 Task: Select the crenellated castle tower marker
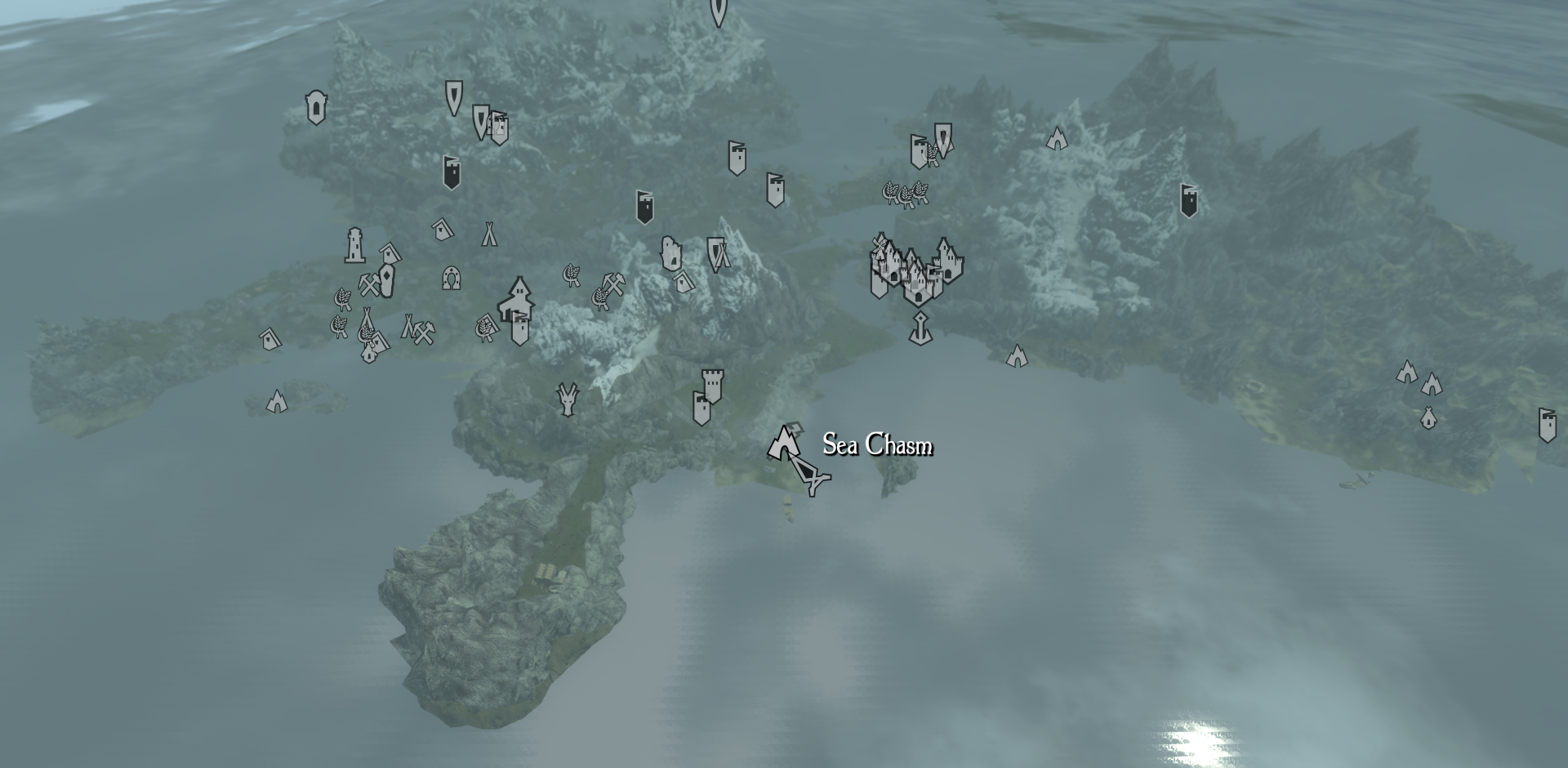pyautogui.click(x=712, y=385)
